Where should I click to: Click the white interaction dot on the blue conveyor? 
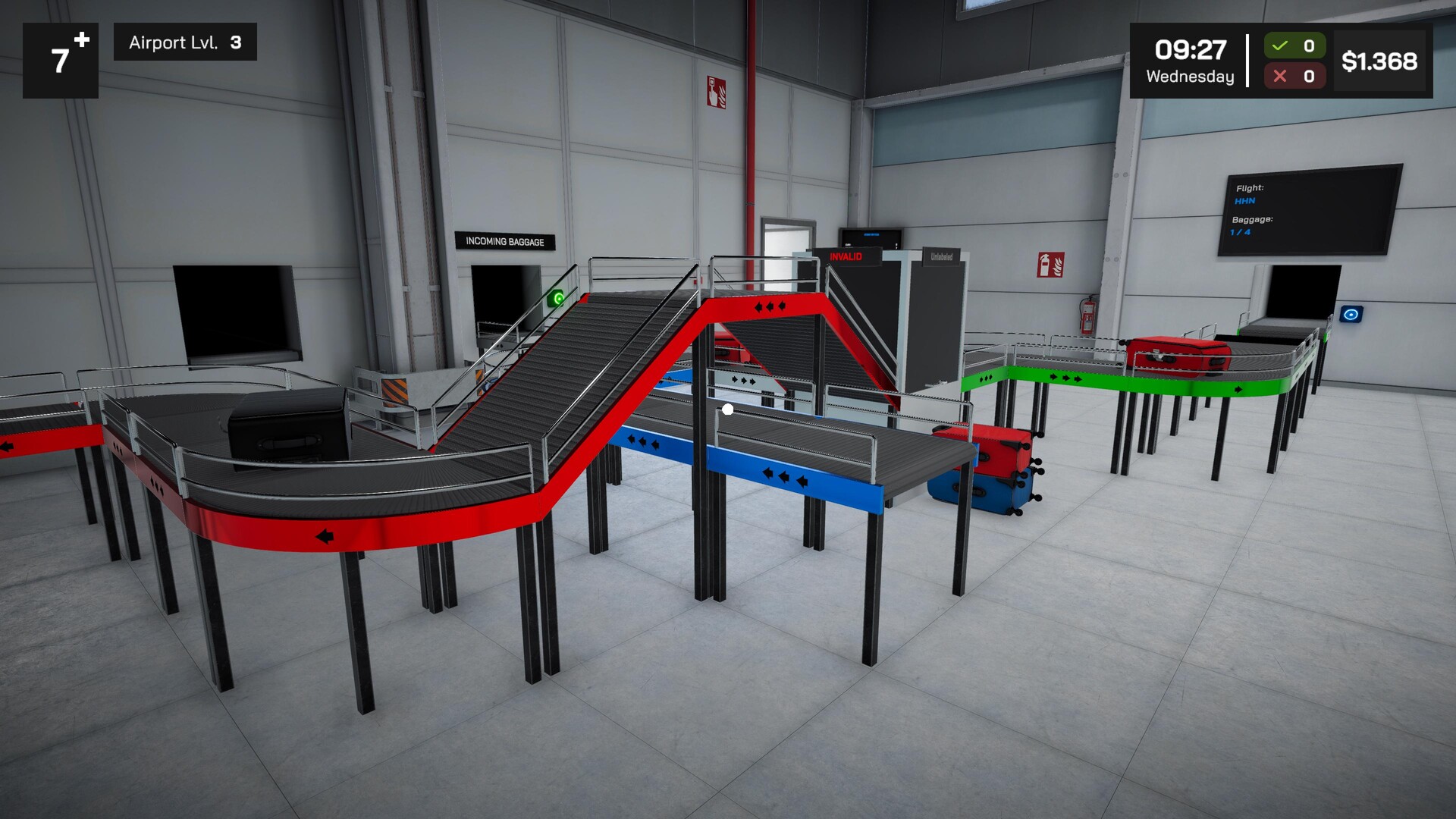[x=727, y=409]
